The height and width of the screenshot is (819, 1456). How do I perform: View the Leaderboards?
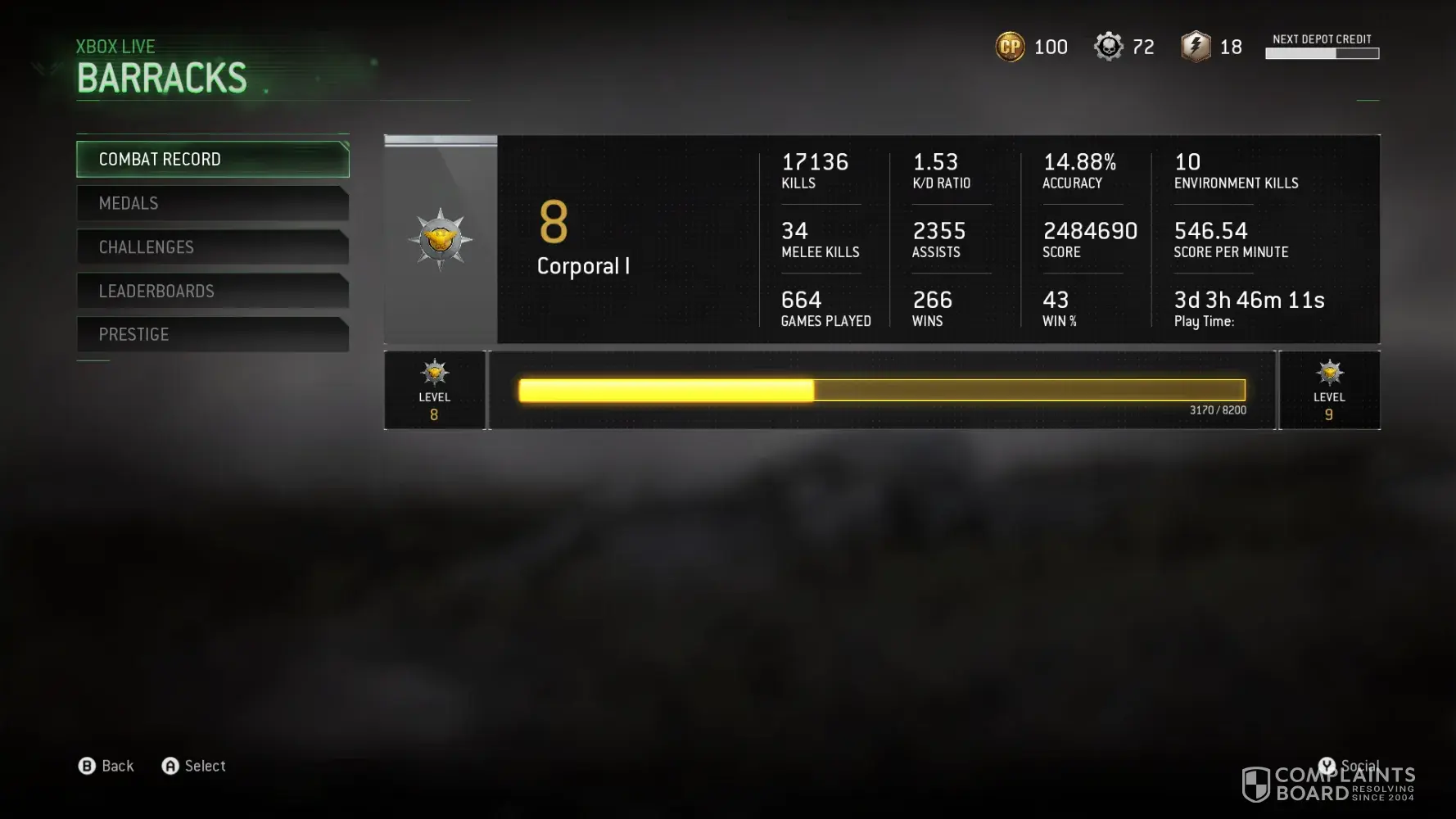(212, 291)
